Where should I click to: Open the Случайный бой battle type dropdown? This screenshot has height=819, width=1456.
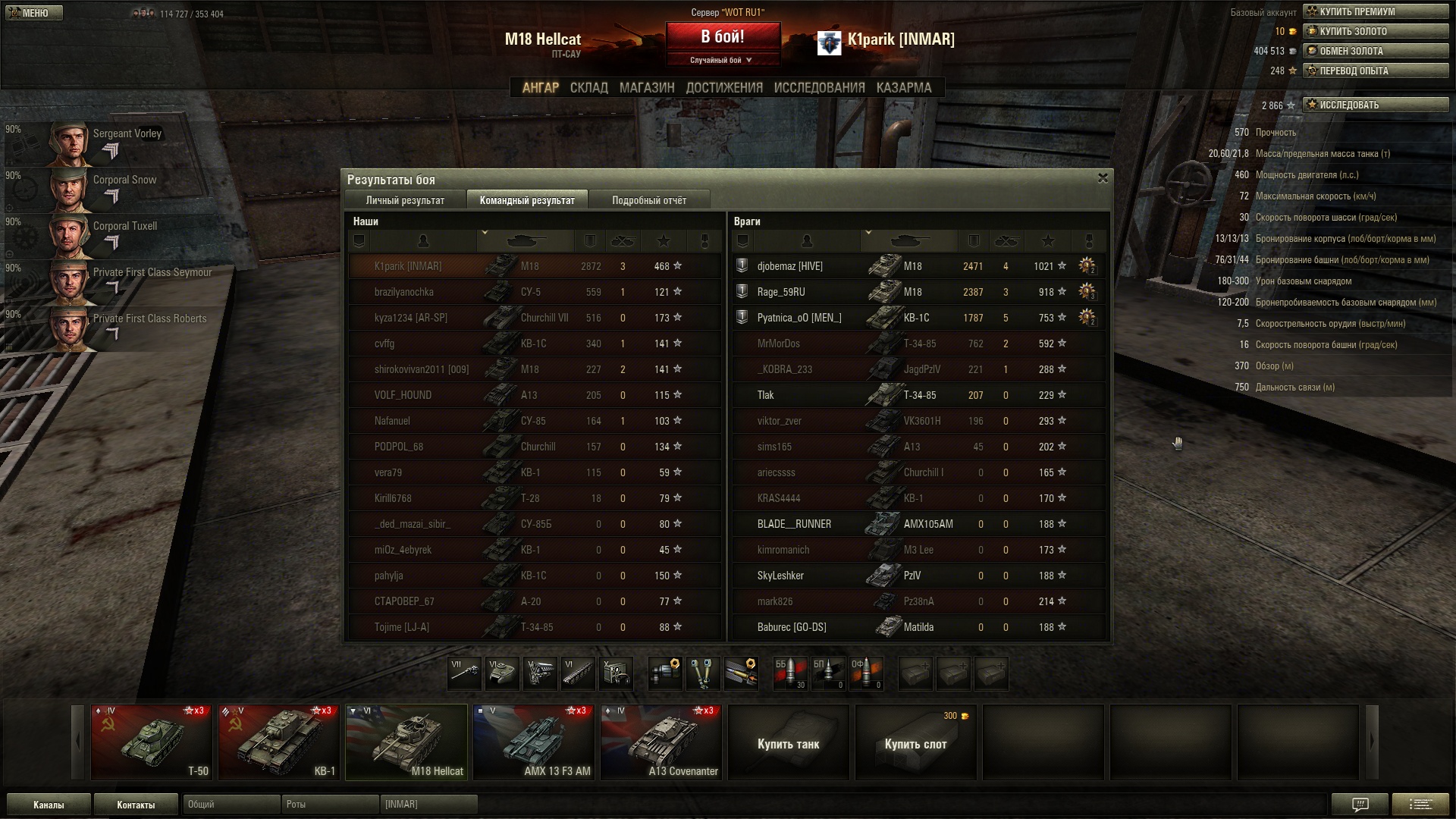pyautogui.click(x=721, y=60)
